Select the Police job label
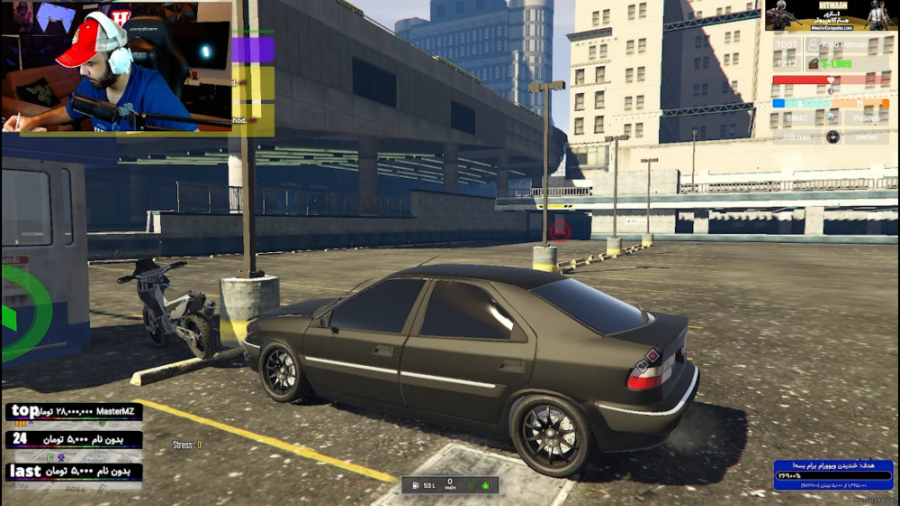The height and width of the screenshot is (506, 900). (x=865, y=117)
